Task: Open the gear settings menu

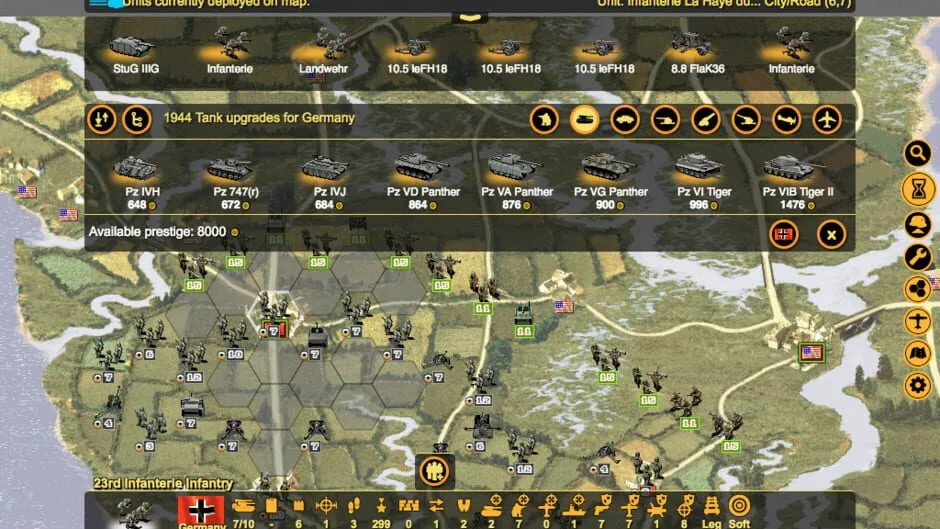Action: pos(917,385)
